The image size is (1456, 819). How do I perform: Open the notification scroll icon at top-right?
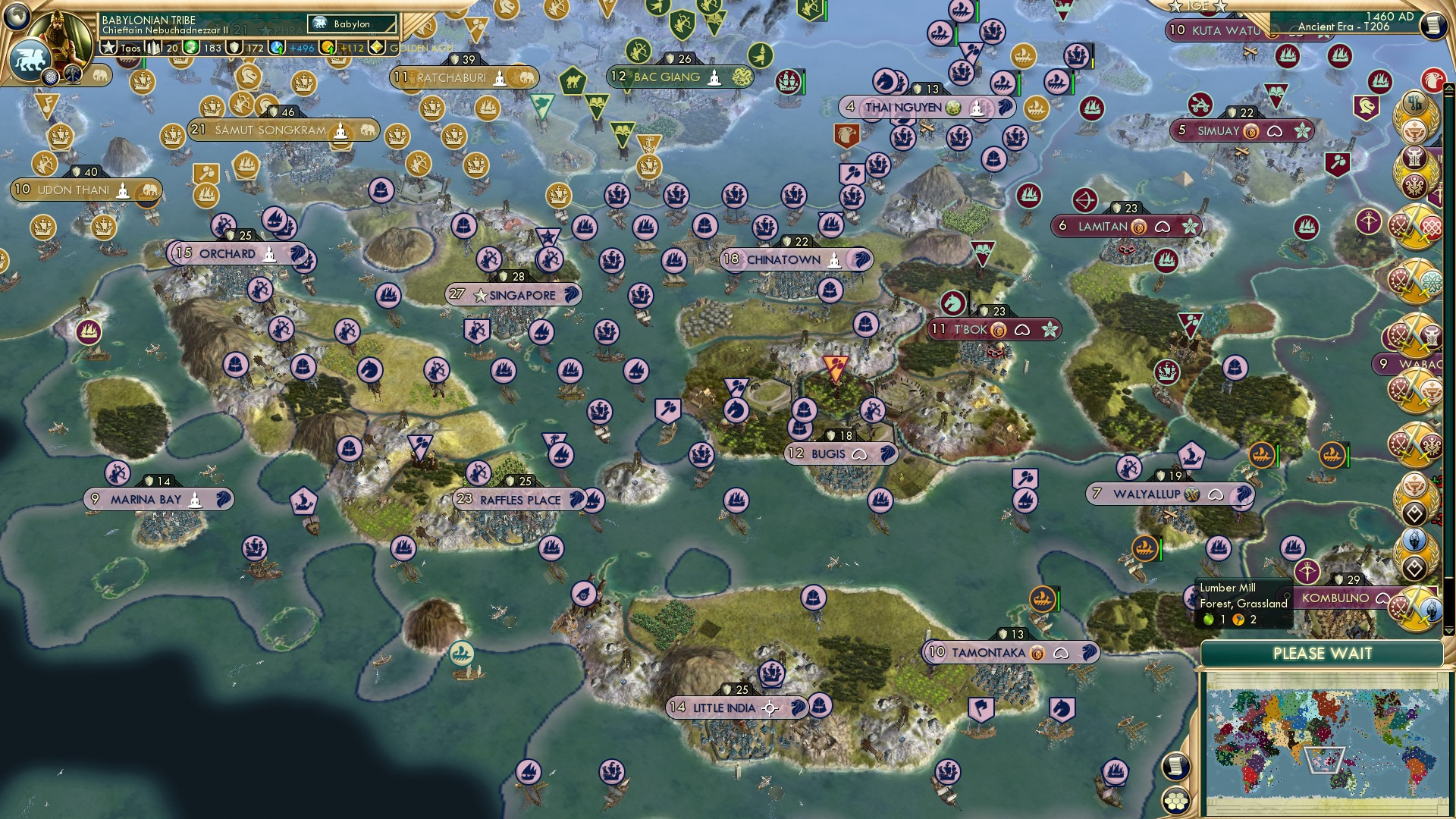click(x=1433, y=25)
